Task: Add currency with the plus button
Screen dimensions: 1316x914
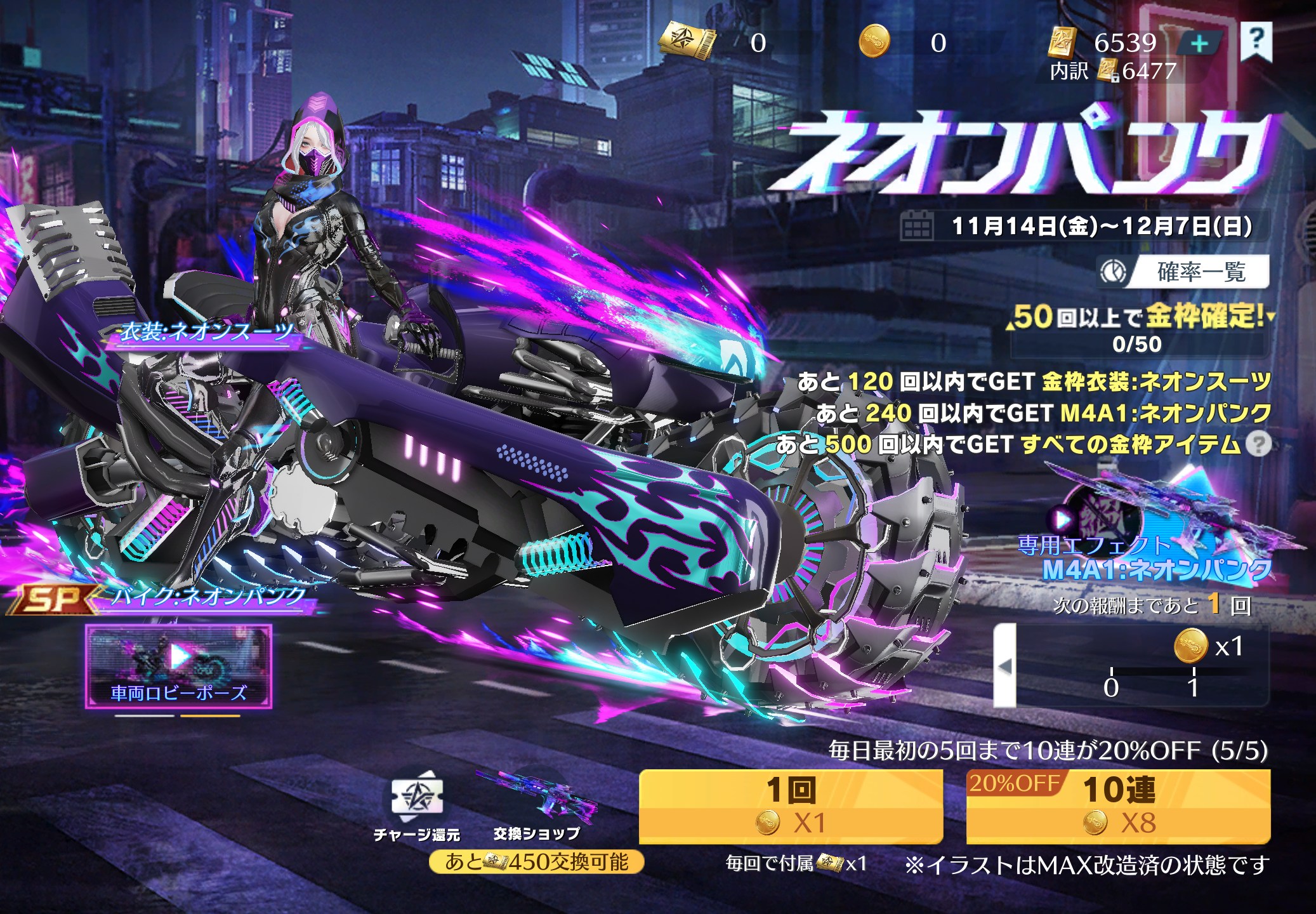Action: click(x=1199, y=44)
